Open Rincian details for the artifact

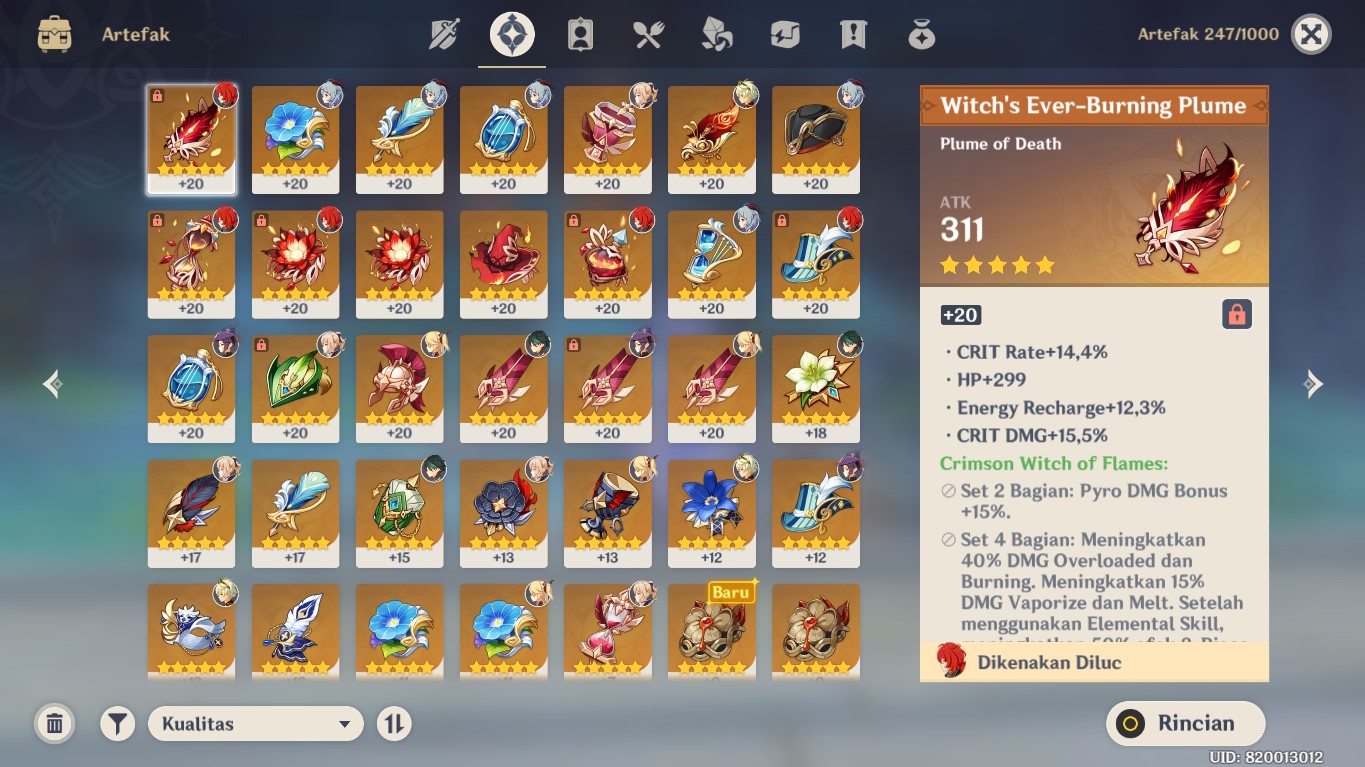1185,724
